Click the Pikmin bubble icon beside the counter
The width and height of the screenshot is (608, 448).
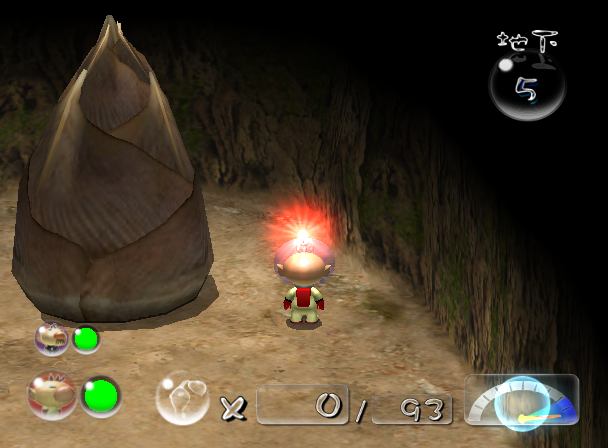181,397
